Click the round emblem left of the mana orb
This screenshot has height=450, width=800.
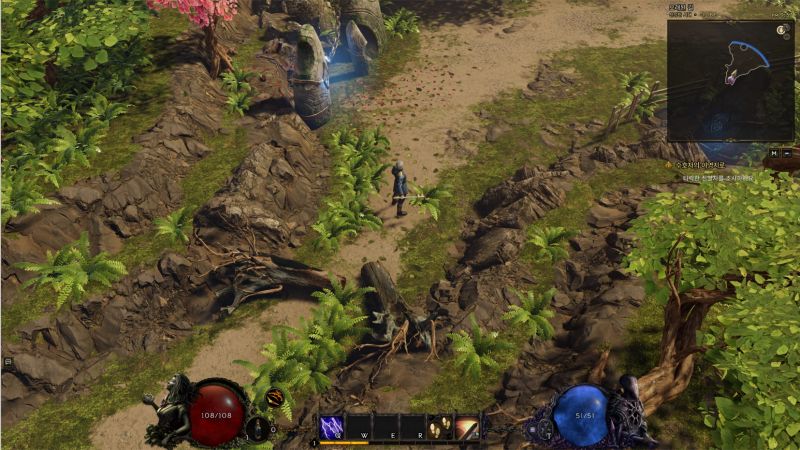(x=532, y=428)
